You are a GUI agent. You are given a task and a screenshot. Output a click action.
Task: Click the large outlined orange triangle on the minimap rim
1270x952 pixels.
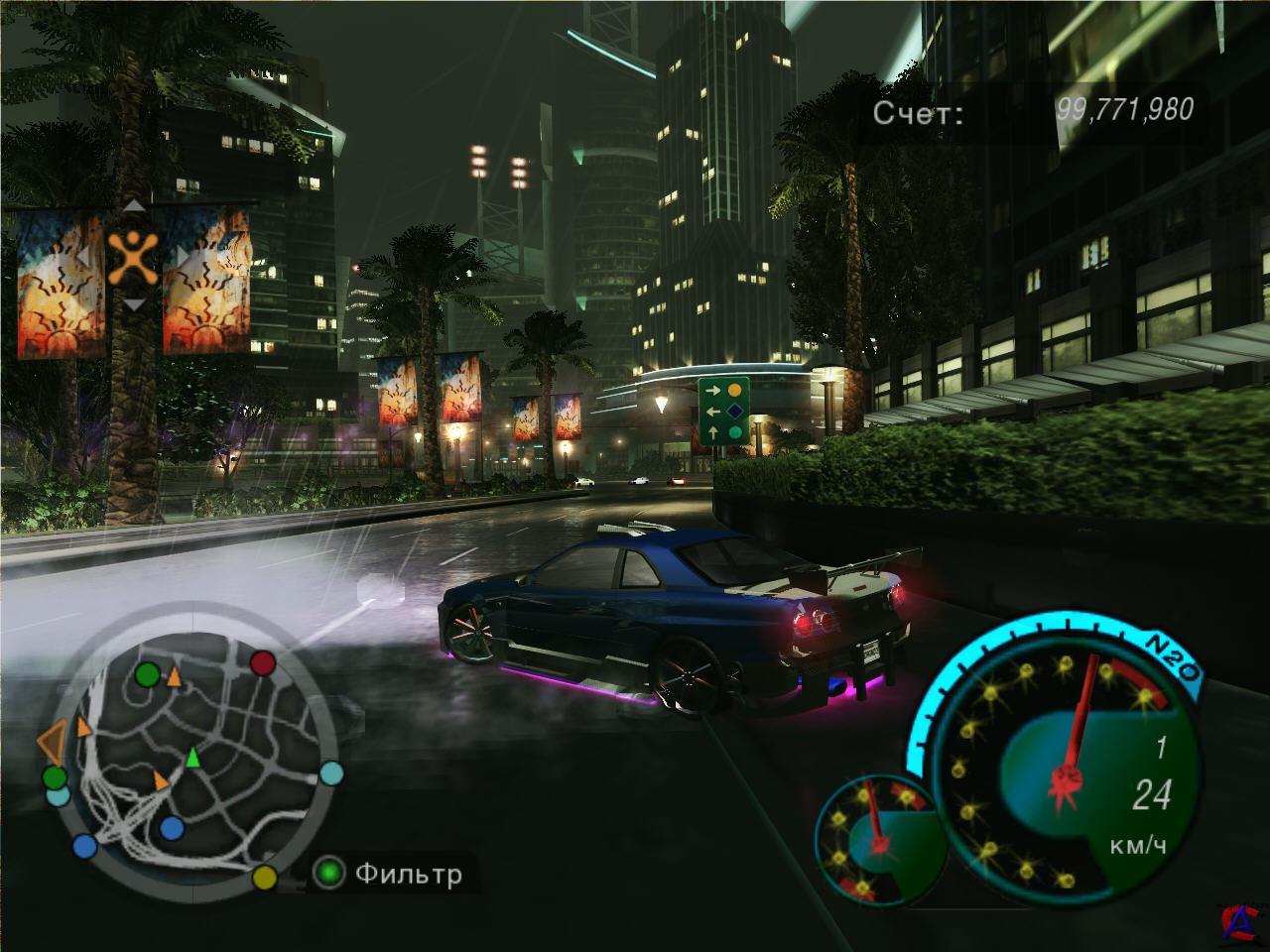point(52,741)
